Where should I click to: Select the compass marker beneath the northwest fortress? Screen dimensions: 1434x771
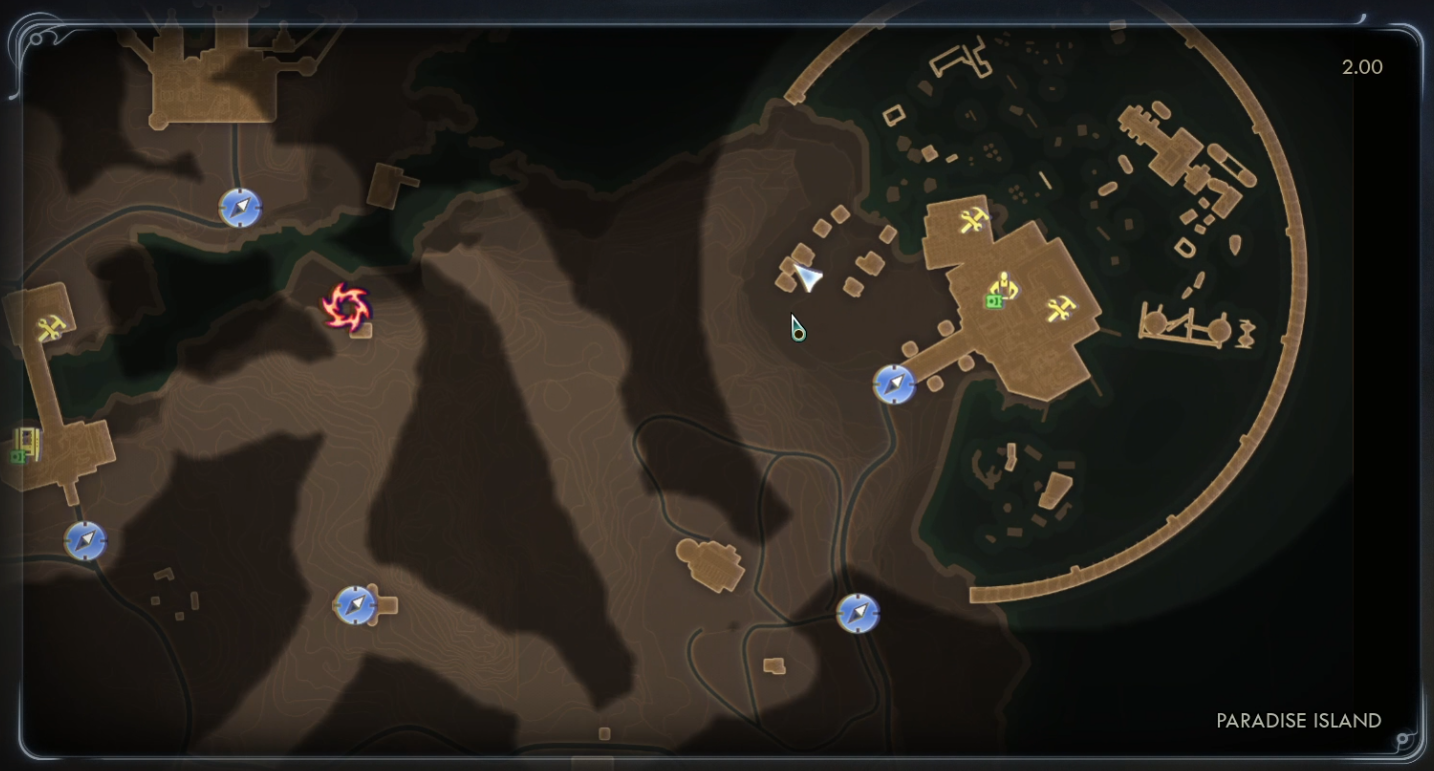[x=240, y=207]
